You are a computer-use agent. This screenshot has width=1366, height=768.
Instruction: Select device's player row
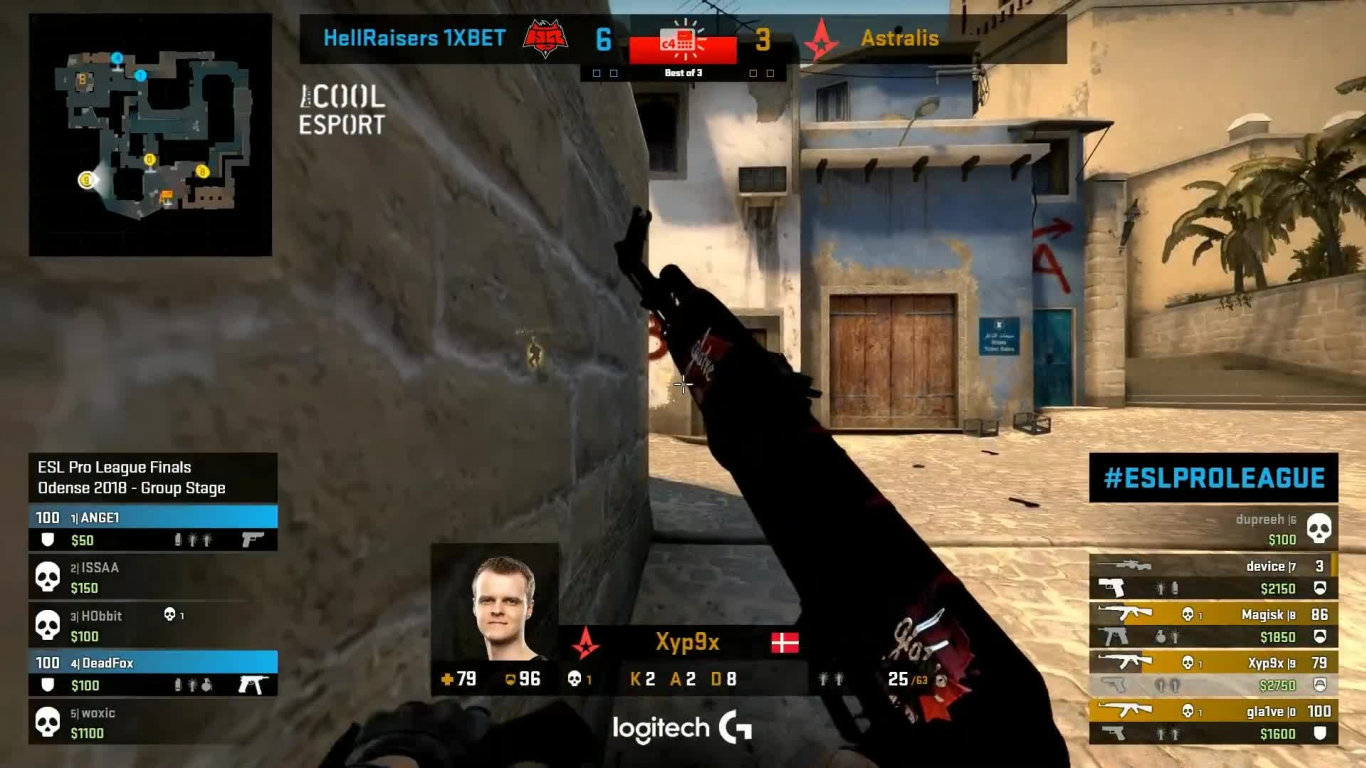1213,577
